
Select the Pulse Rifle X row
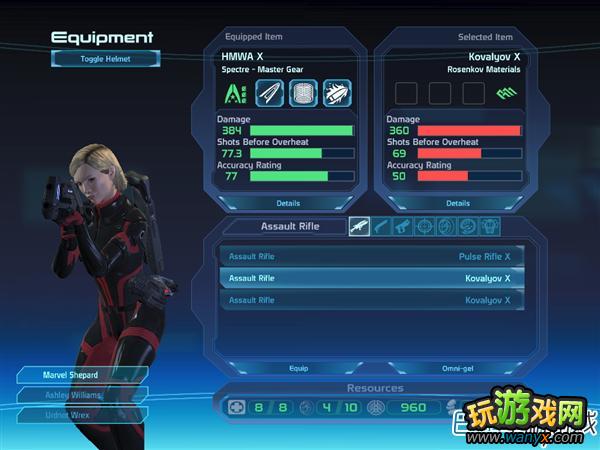[371, 256]
